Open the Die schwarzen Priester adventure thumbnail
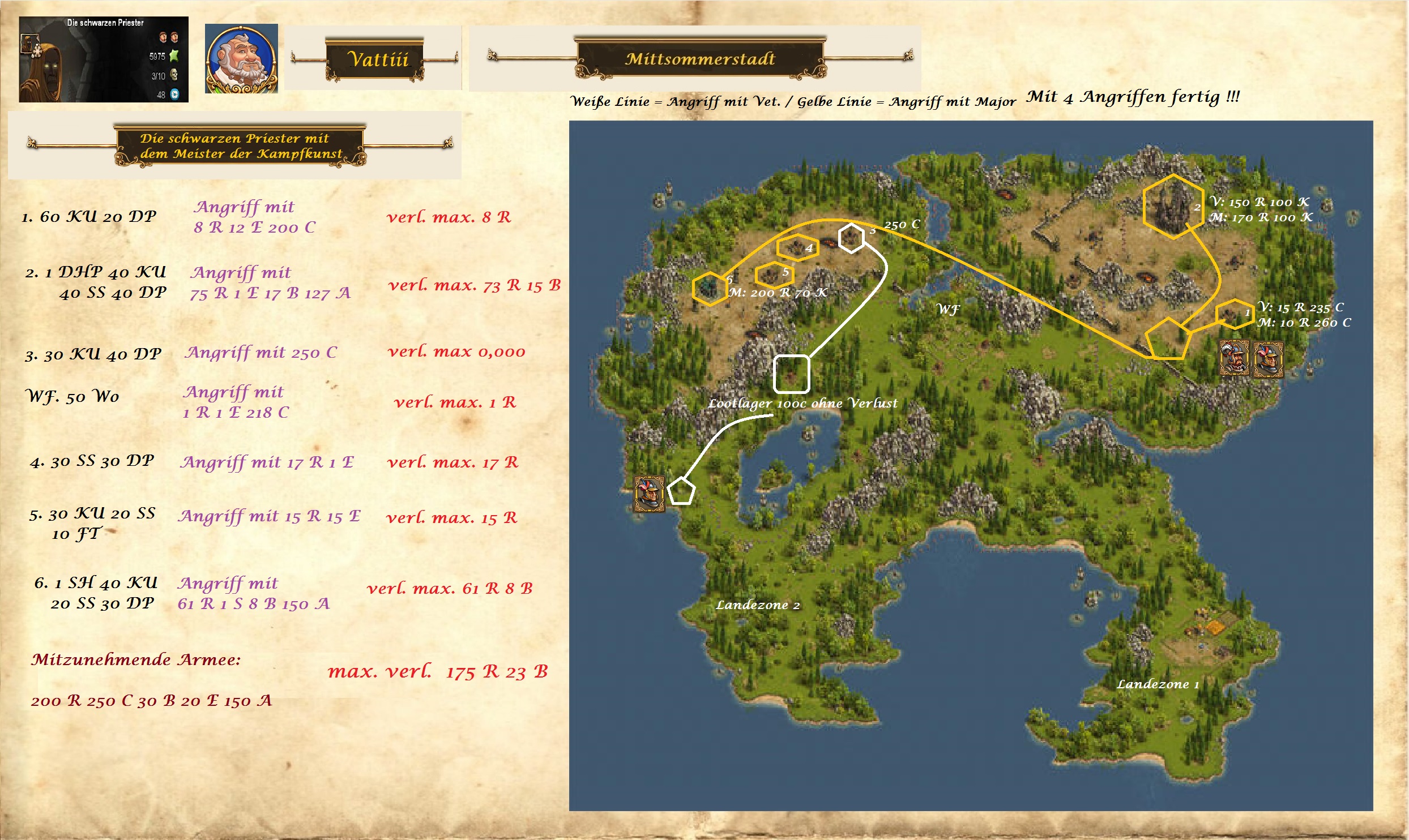This screenshot has width=1409, height=840. tap(104, 59)
